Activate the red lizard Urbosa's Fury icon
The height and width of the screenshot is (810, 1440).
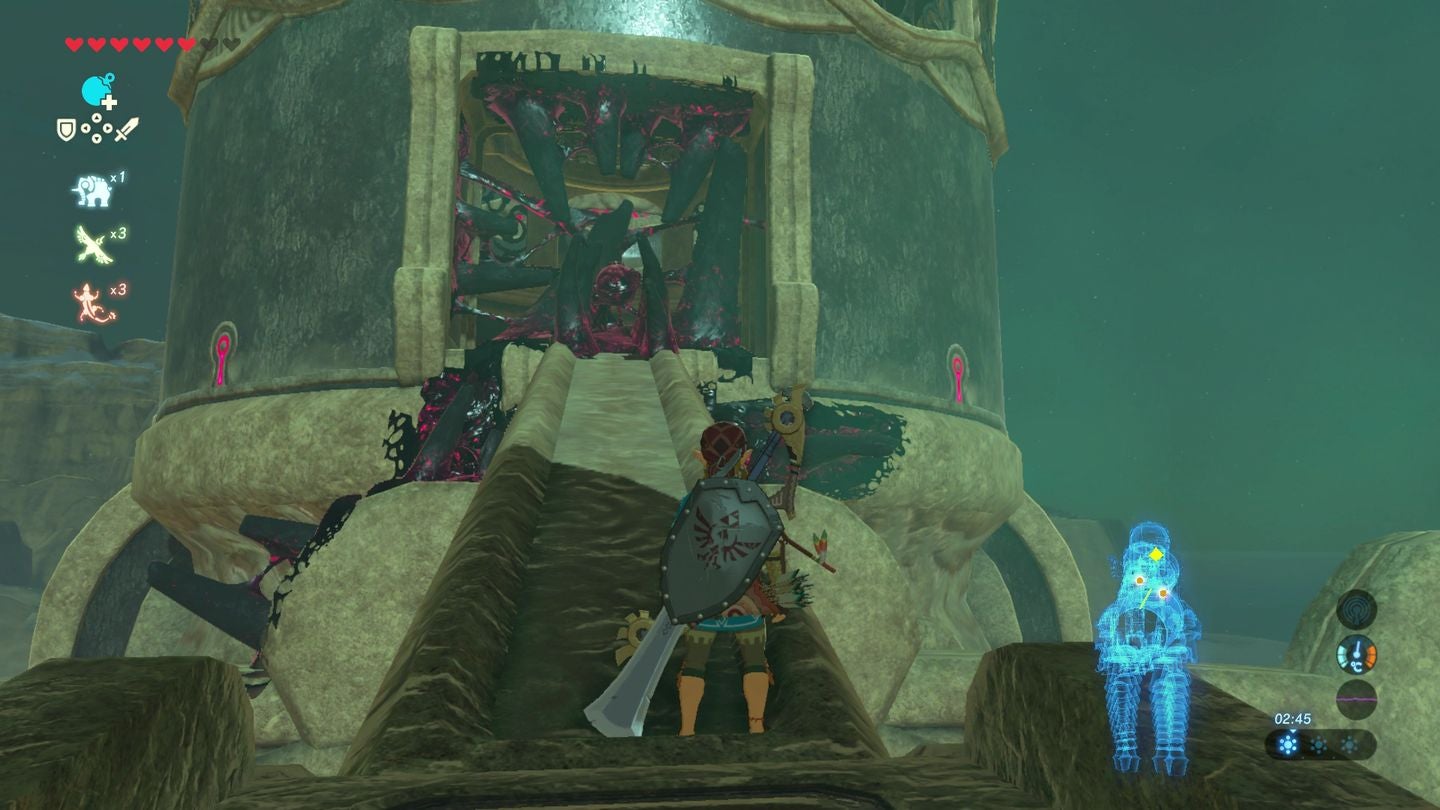coord(87,297)
